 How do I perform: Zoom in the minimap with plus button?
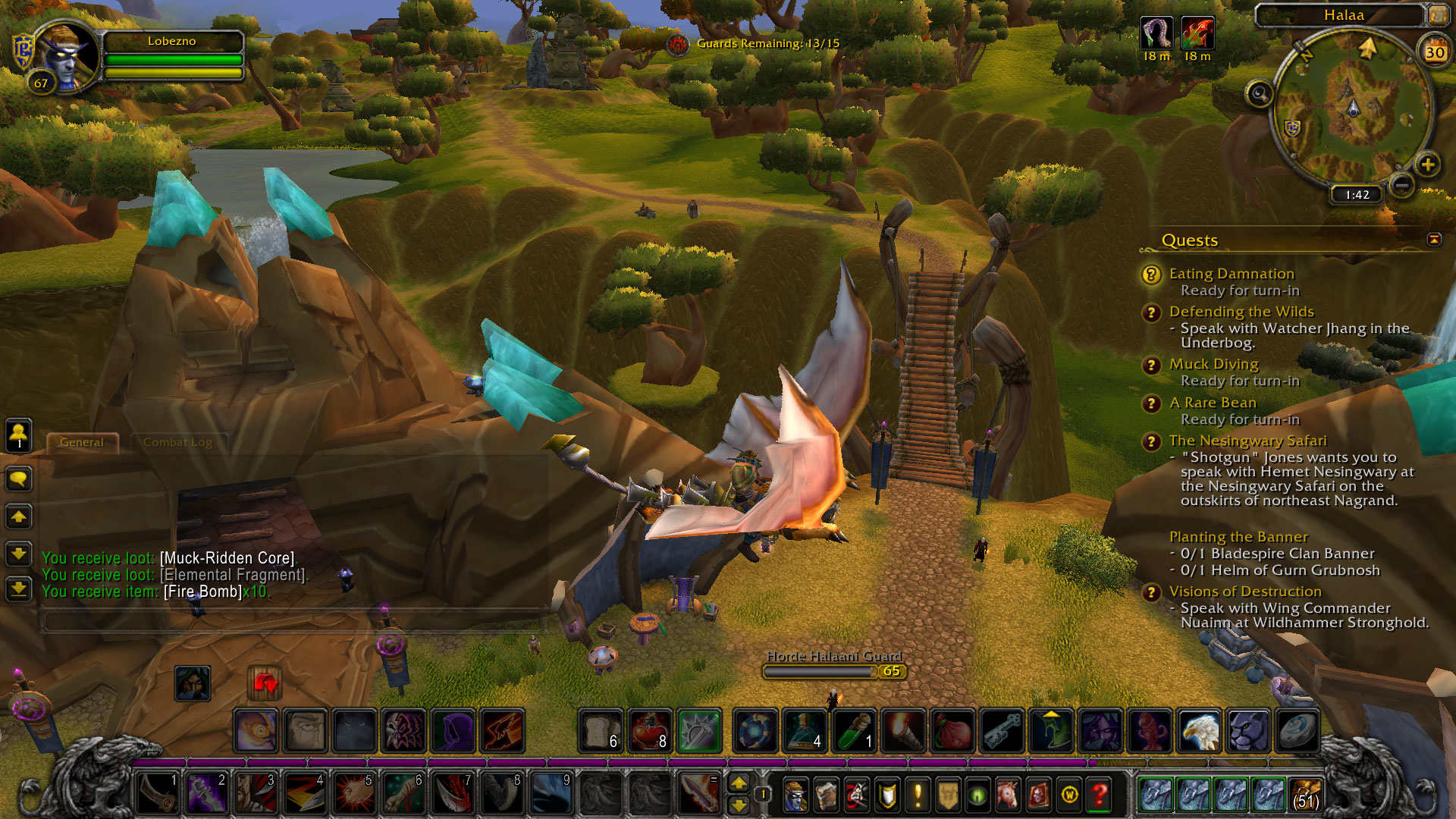coord(1427,165)
